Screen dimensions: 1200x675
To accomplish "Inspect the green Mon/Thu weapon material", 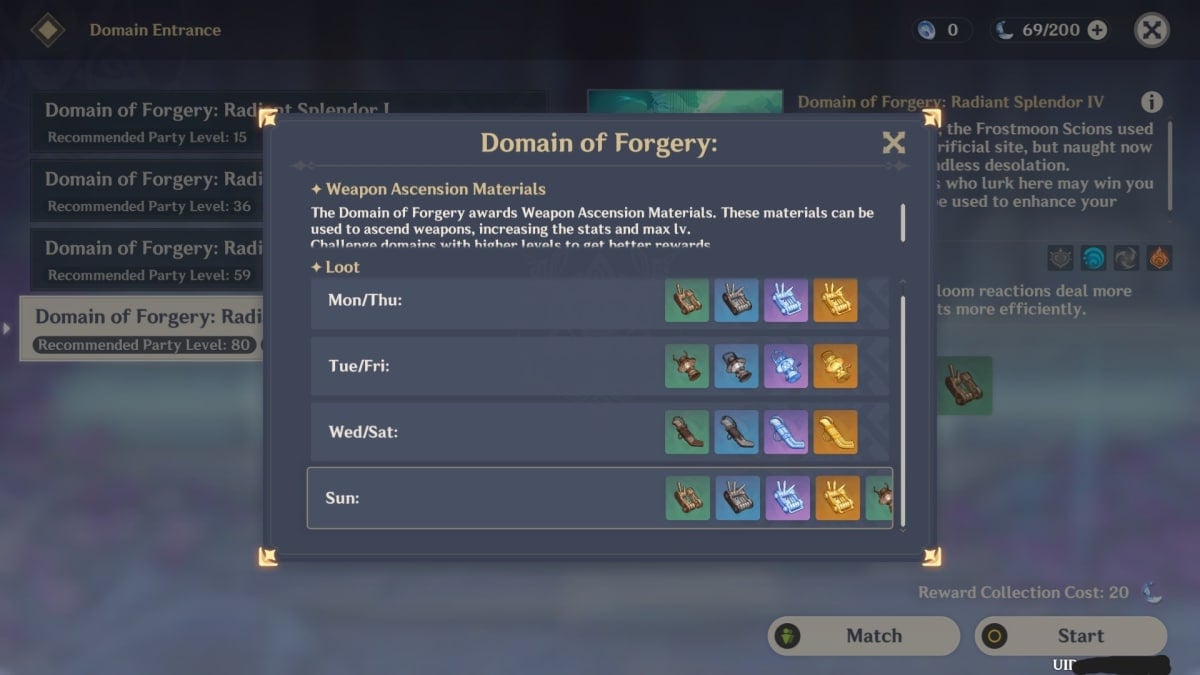I will tap(687, 300).
